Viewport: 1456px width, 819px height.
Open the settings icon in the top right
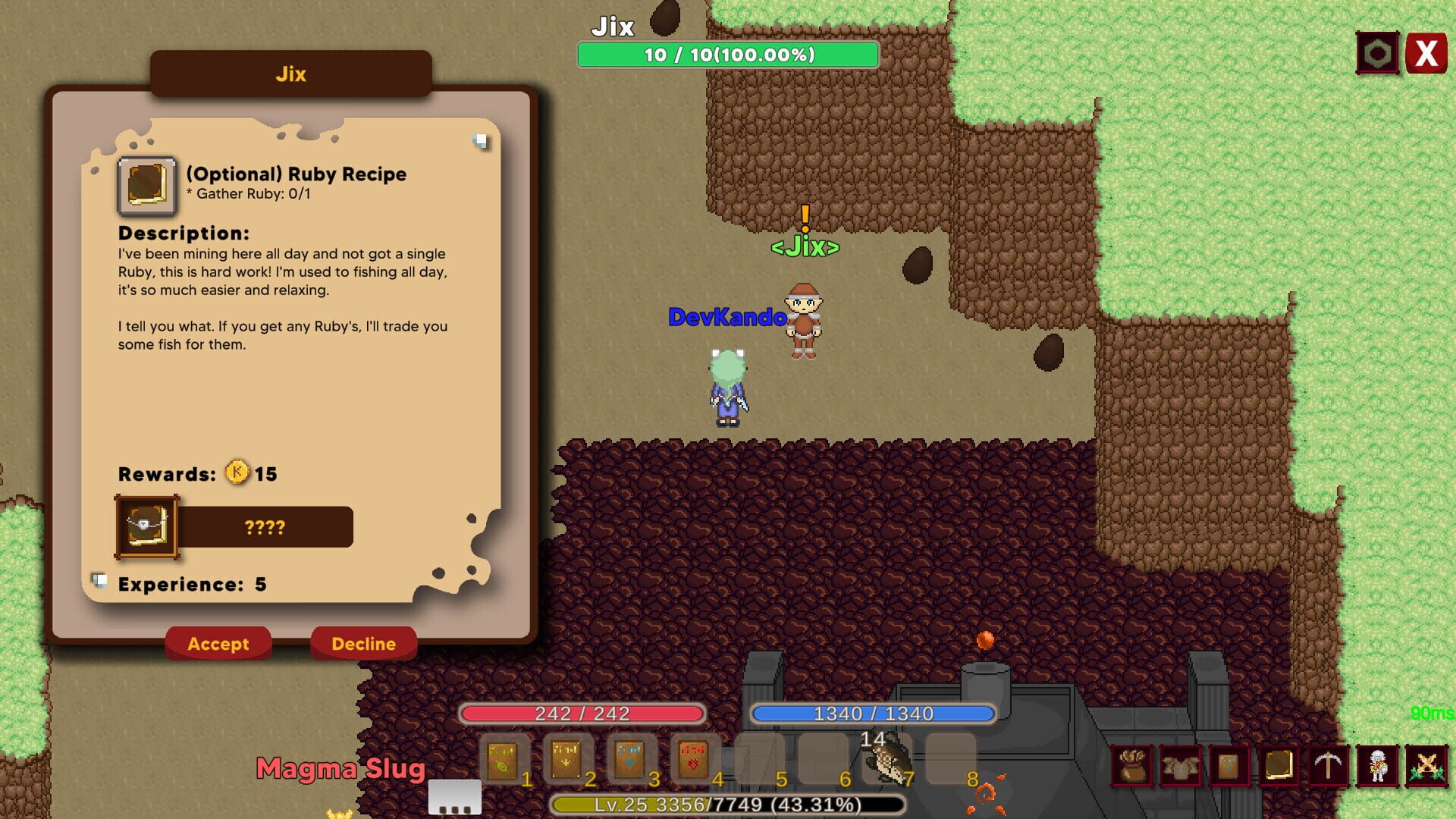coord(1376,52)
